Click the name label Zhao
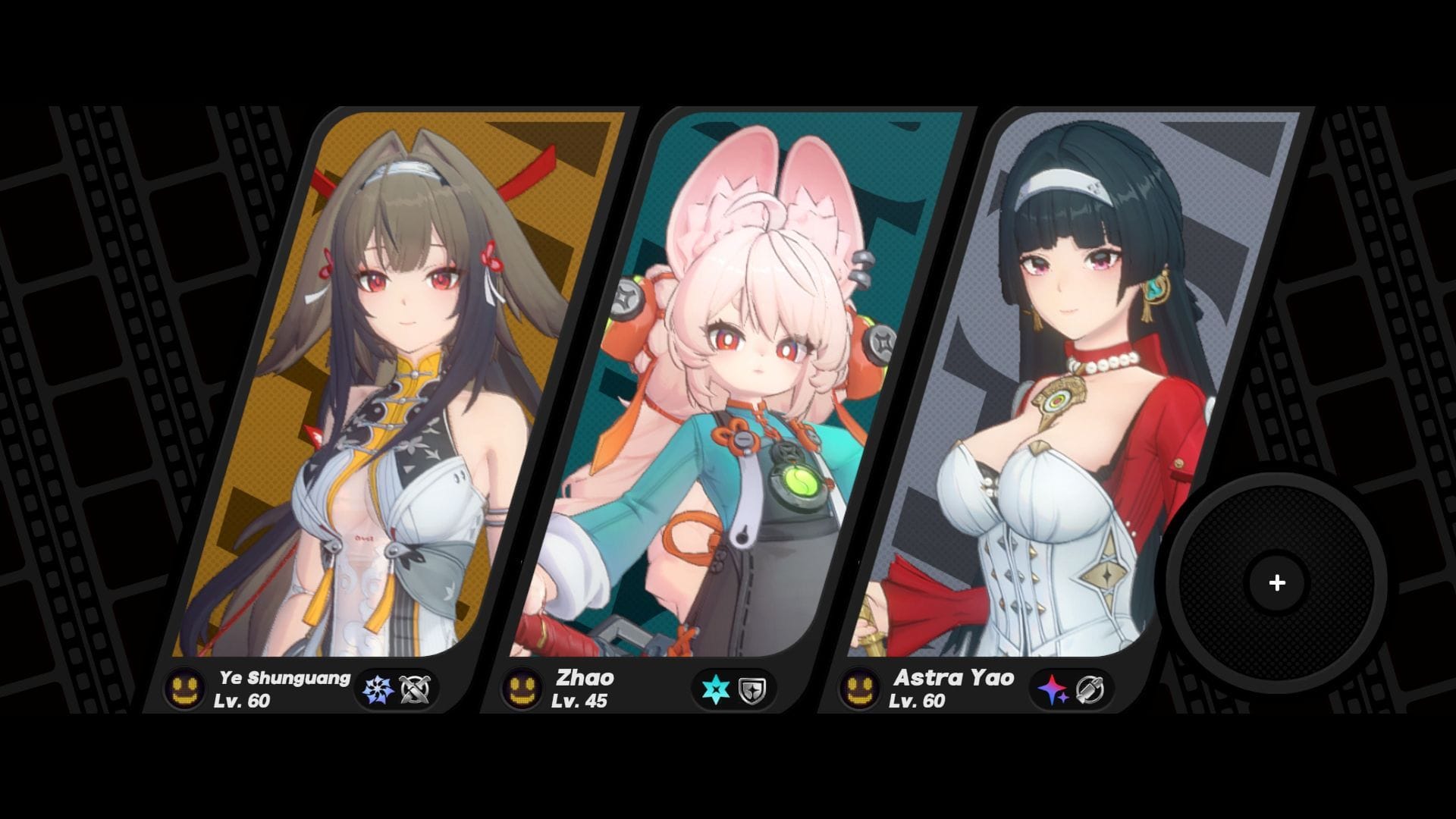 point(586,677)
